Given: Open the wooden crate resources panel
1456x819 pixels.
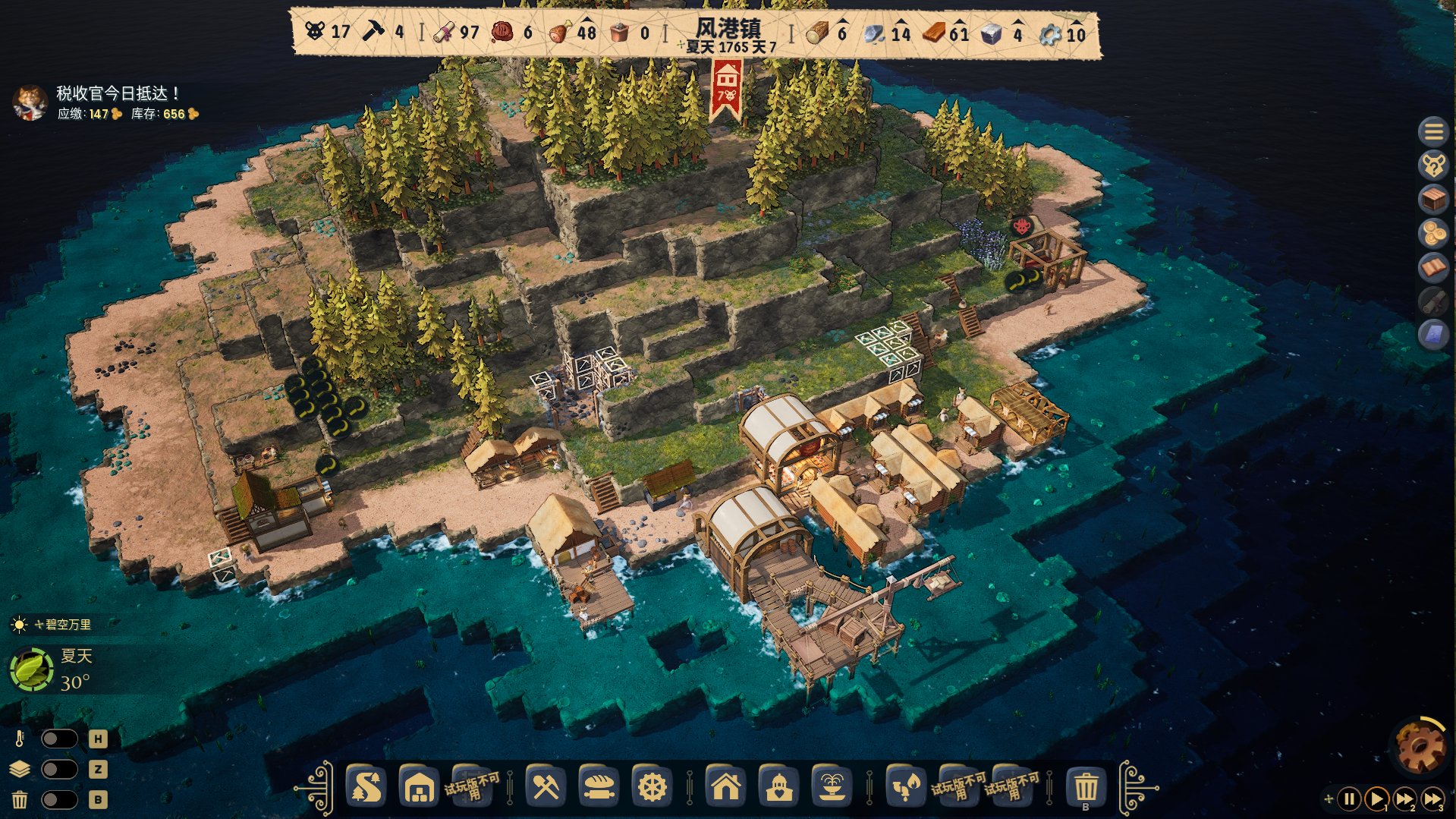Looking at the screenshot, I should [x=1433, y=200].
